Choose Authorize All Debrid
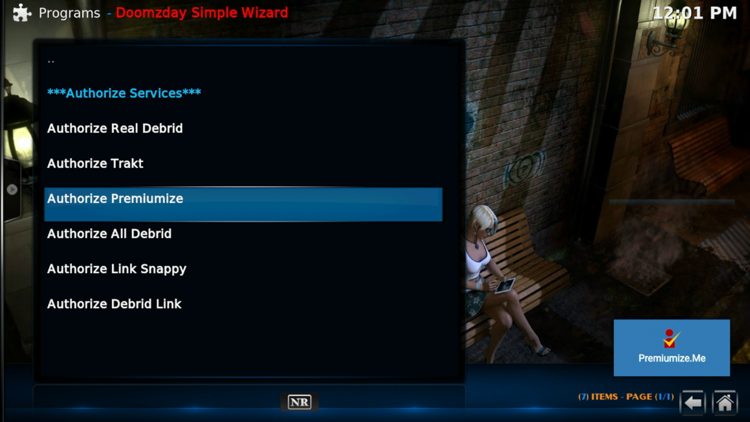Viewport: 750px width, 422px height. 109,233
